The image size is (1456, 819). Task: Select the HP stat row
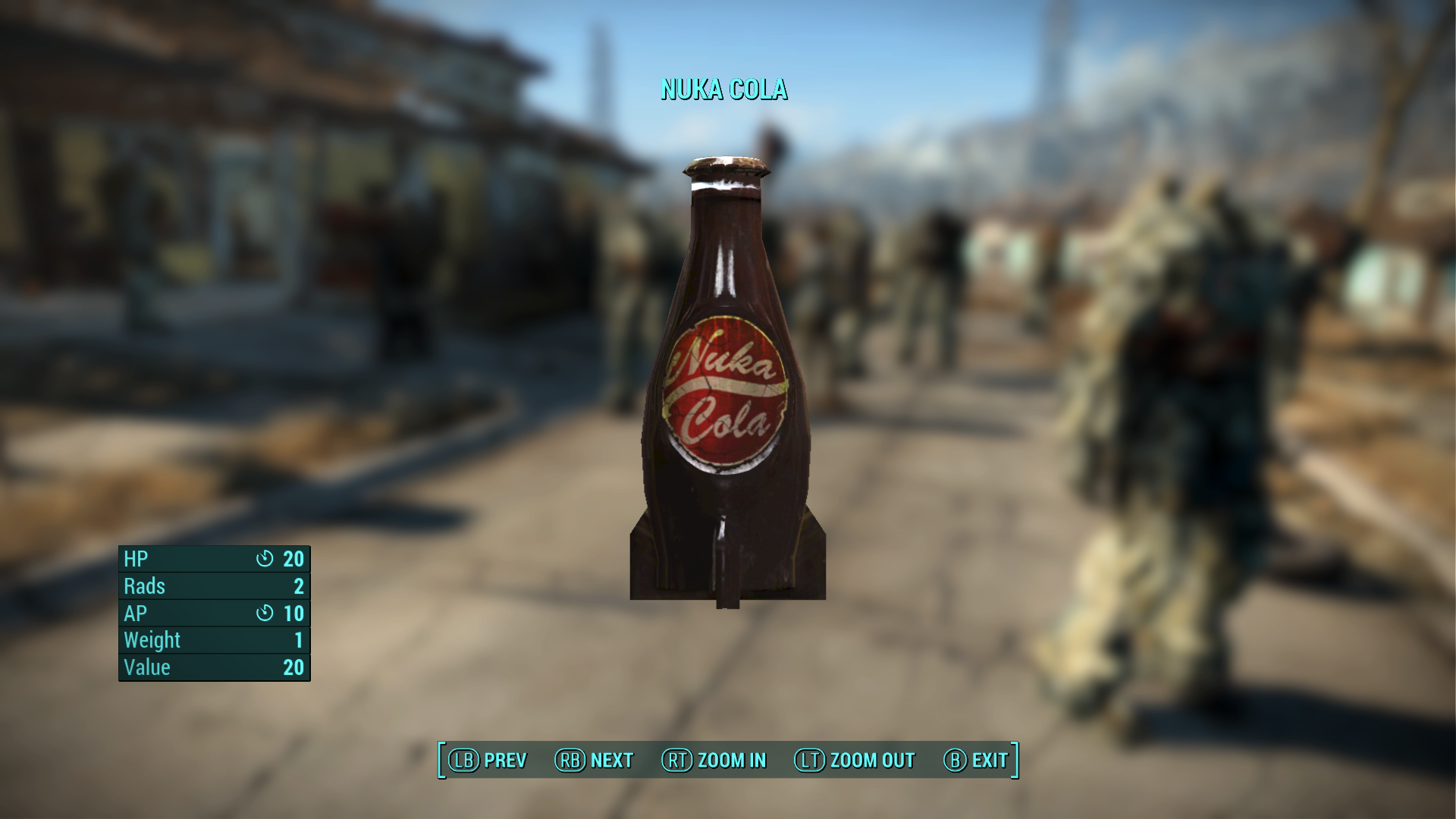pyautogui.click(x=212, y=559)
